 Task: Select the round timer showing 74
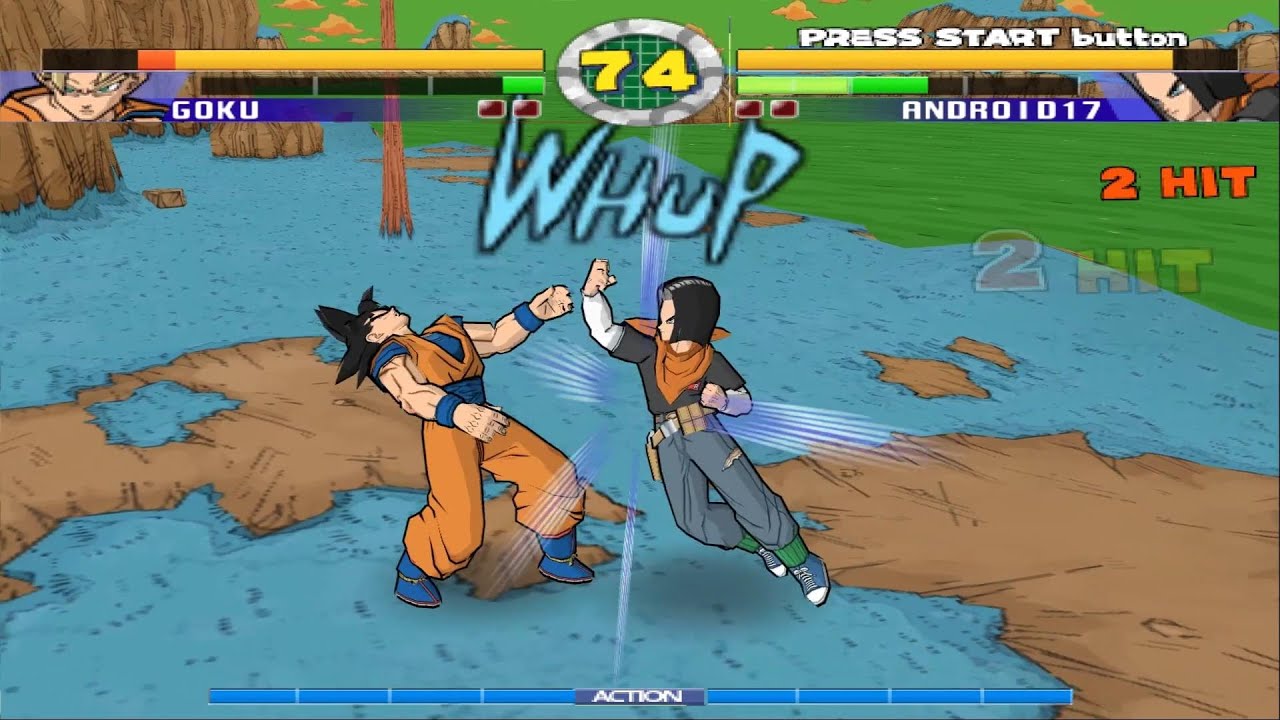pyautogui.click(x=640, y=72)
